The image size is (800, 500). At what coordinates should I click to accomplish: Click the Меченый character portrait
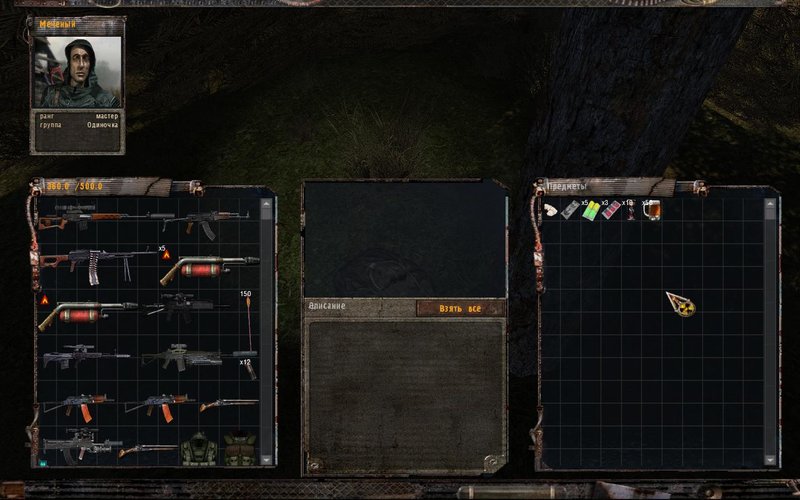[77, 70]
